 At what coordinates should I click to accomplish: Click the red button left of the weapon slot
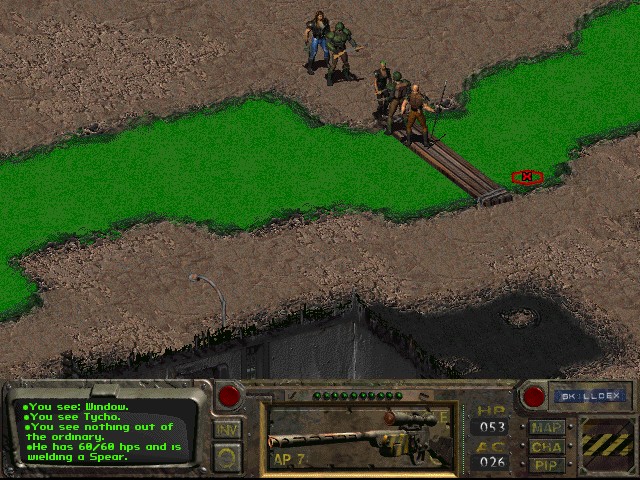[x=230, y=396]
